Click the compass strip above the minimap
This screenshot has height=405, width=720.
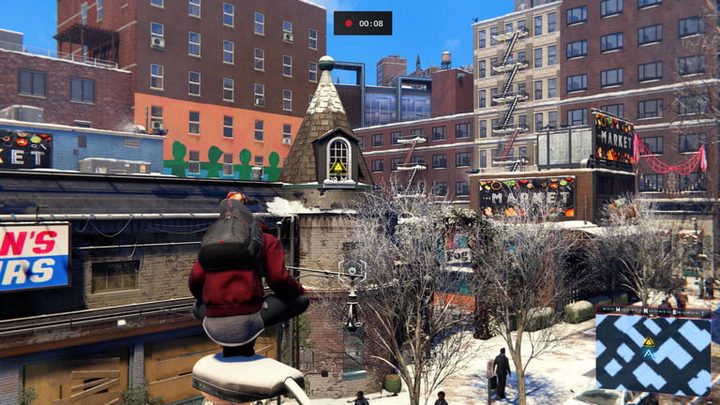click(653, 312)
